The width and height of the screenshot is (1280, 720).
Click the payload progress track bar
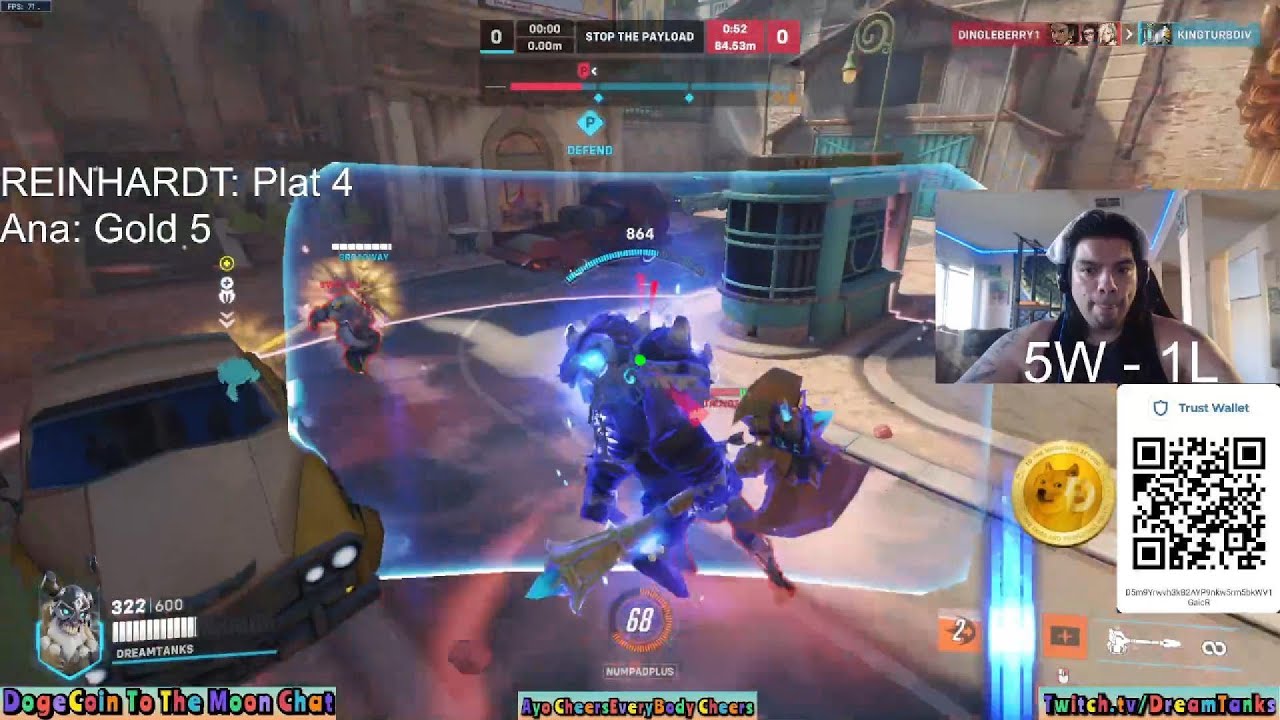640,87
